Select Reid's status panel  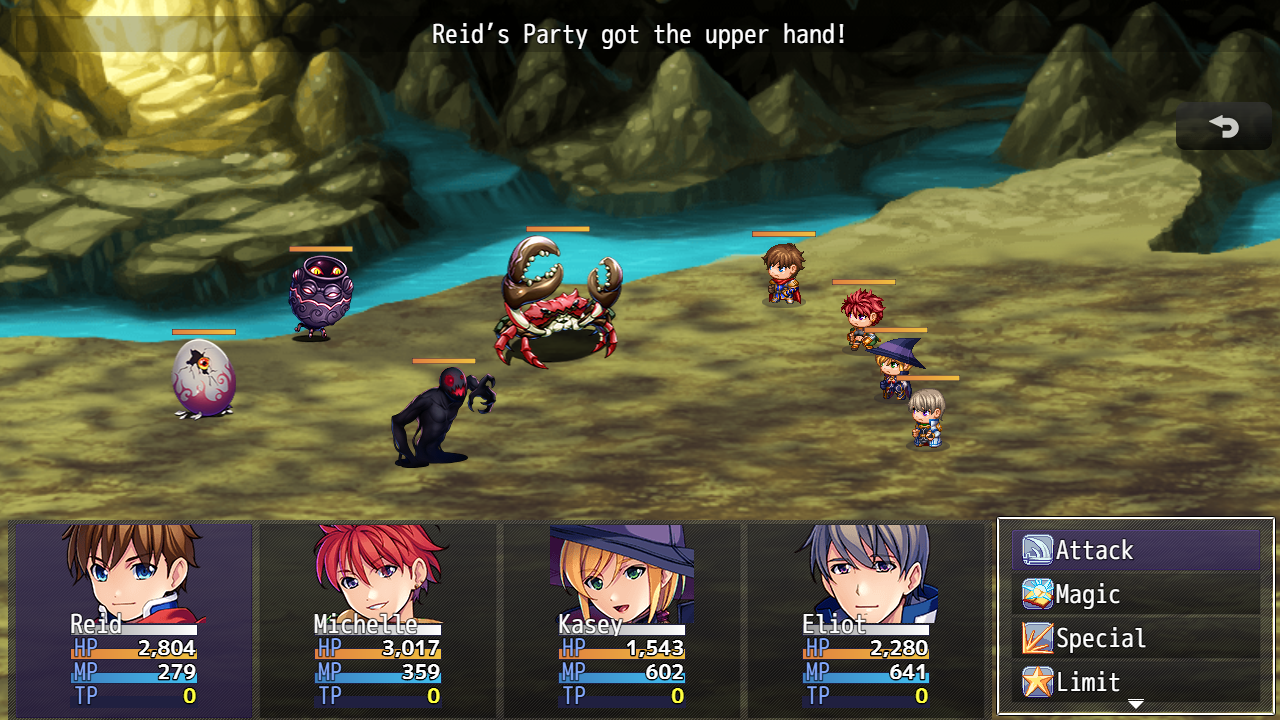(133, 618)
